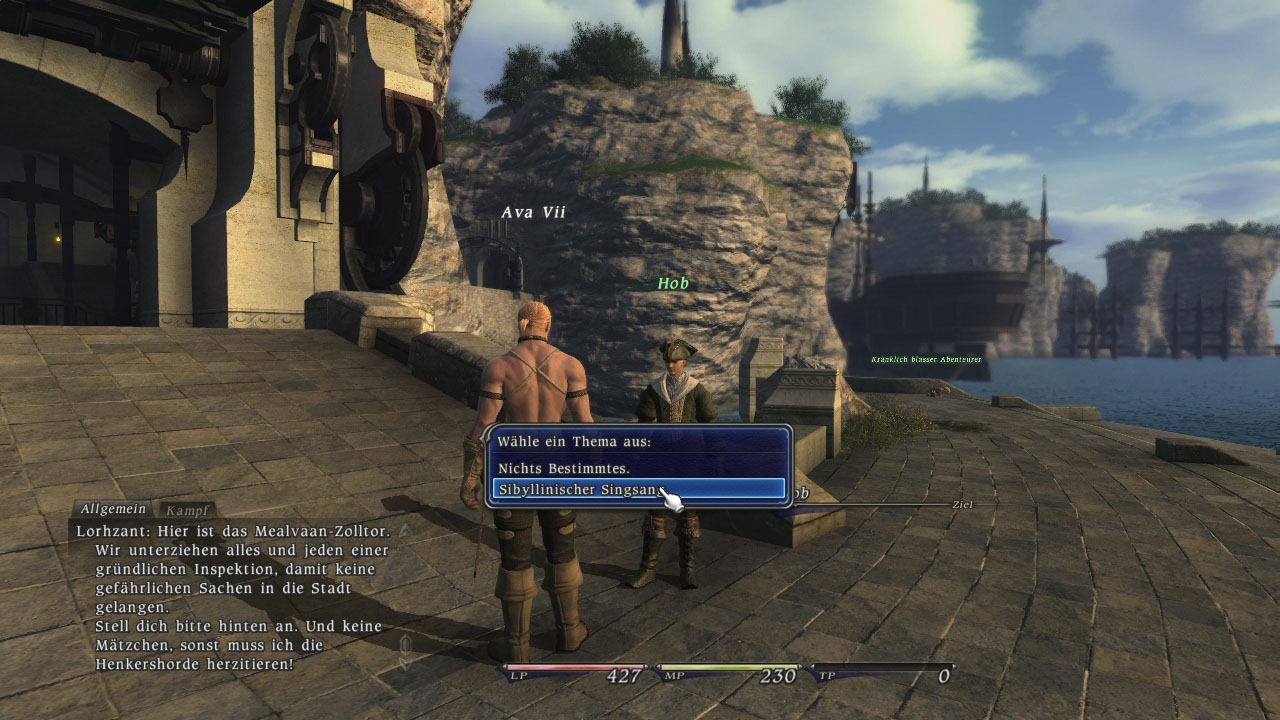
Task: Click the diamond cap right of the TP bar
Action: pyautogui.click(x=955, y=666)
